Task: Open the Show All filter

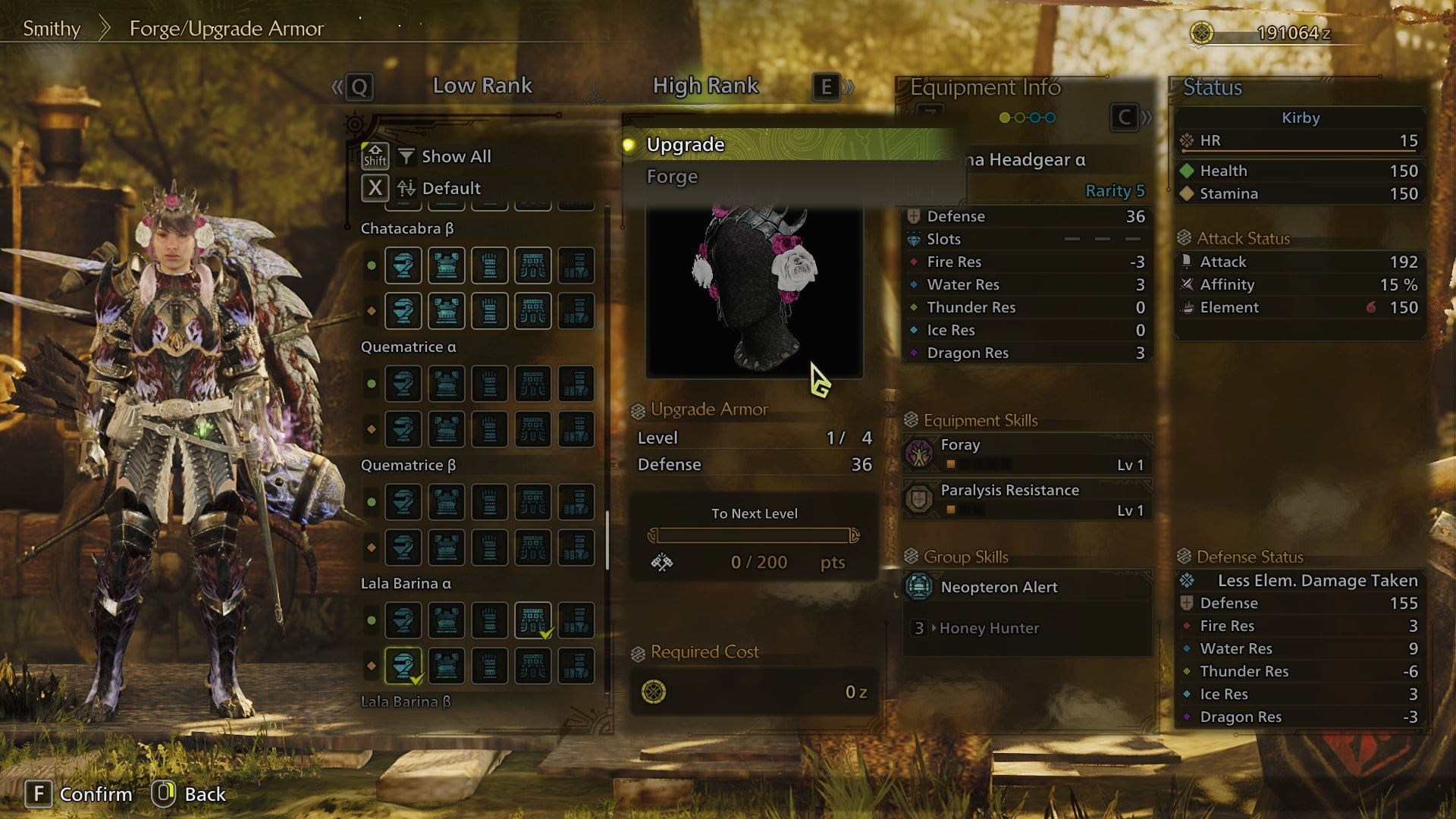Action: click(x=456, y=156)
